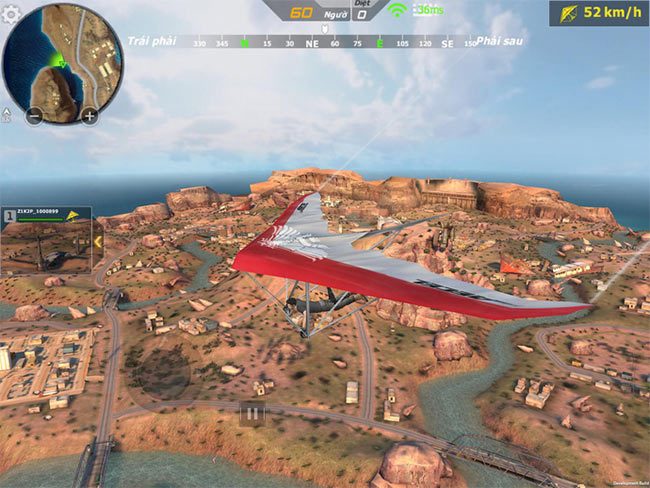Select teammate Z1K2P_1000899 spectate panel
650x488 pixels.
click(x=47, y=241)
